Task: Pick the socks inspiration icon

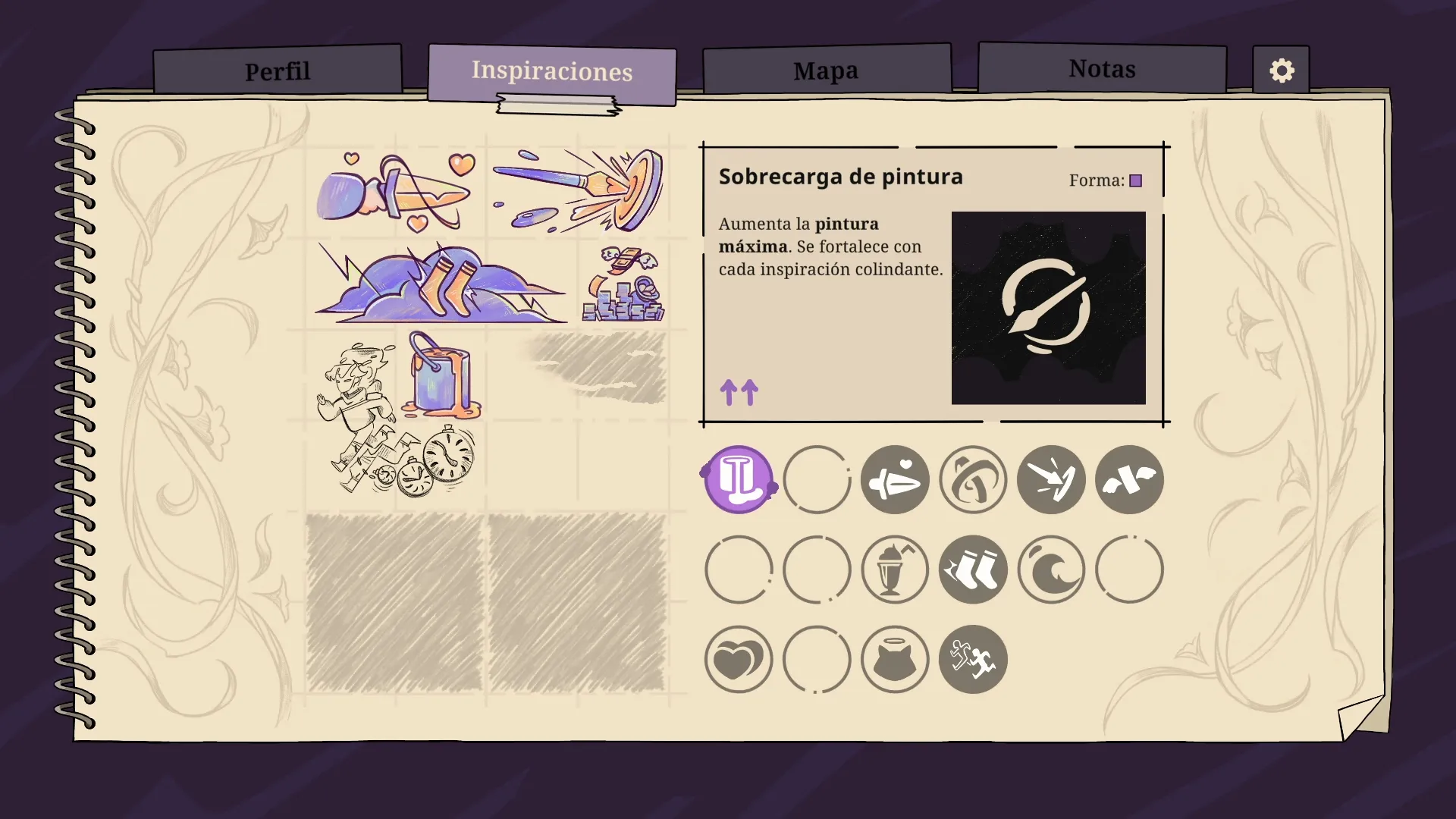Action: click(x=973, y=570)
